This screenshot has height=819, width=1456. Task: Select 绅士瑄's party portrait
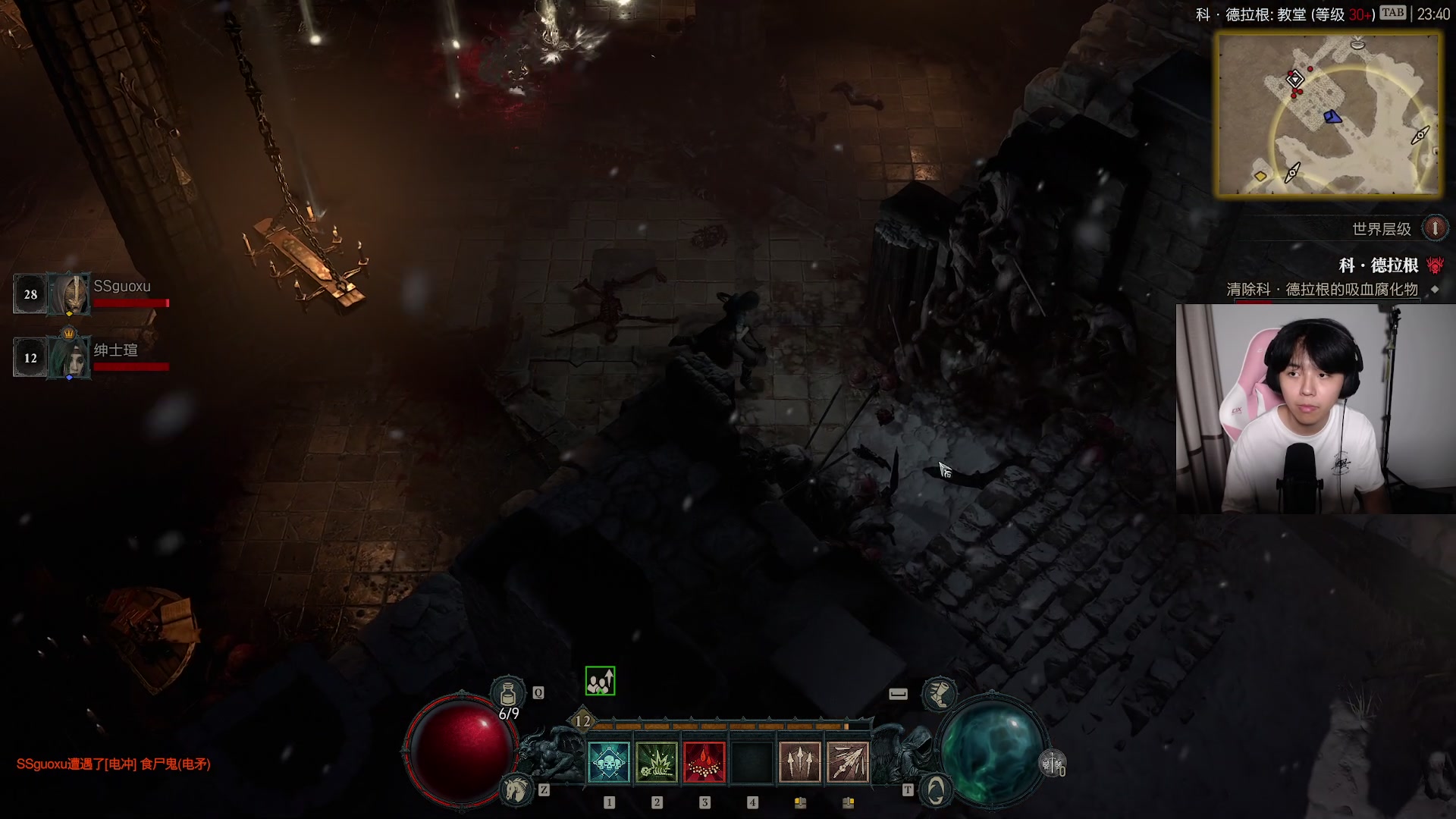click(69, 357)
